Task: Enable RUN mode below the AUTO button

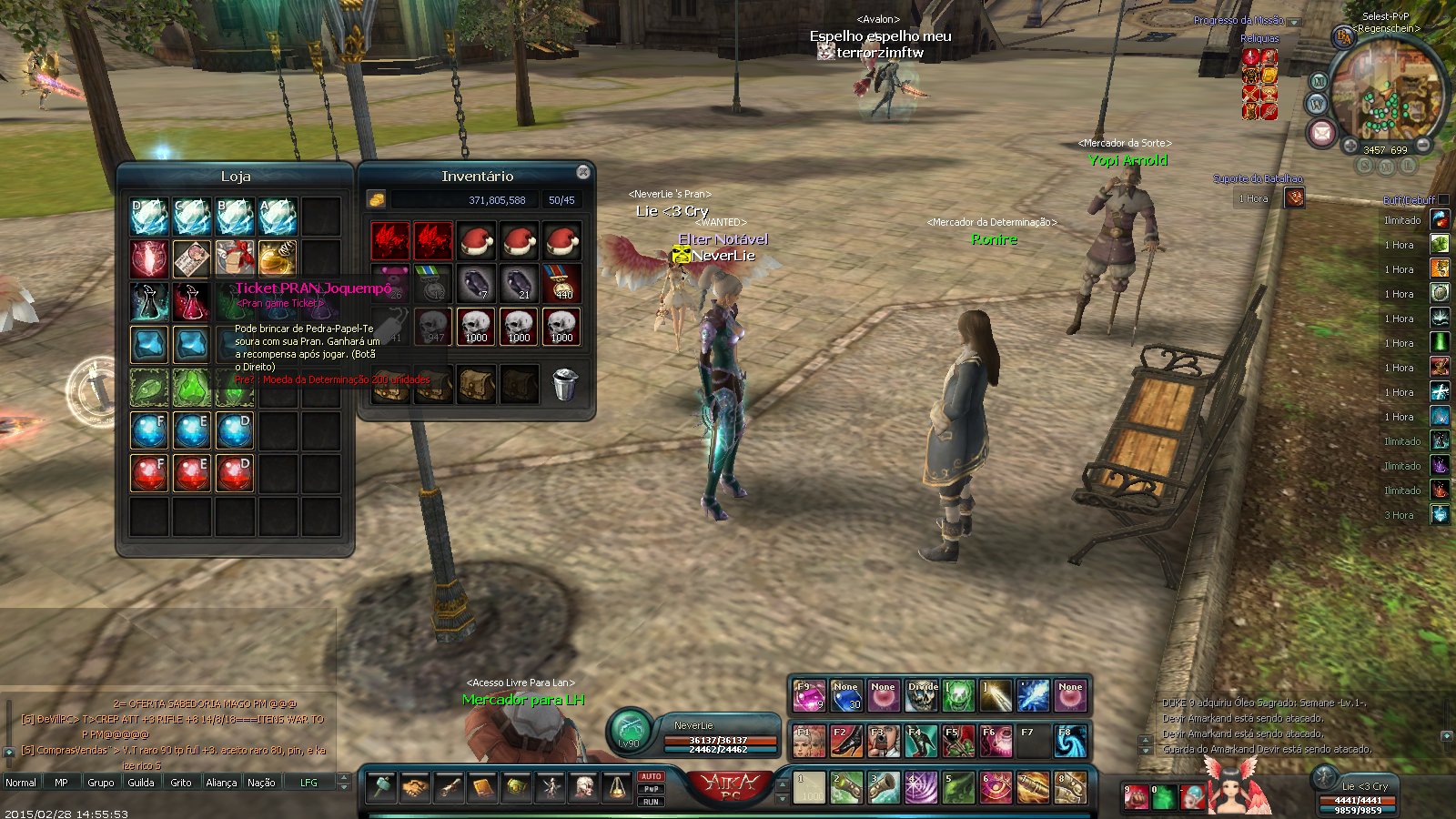Action: pos(651,800)
